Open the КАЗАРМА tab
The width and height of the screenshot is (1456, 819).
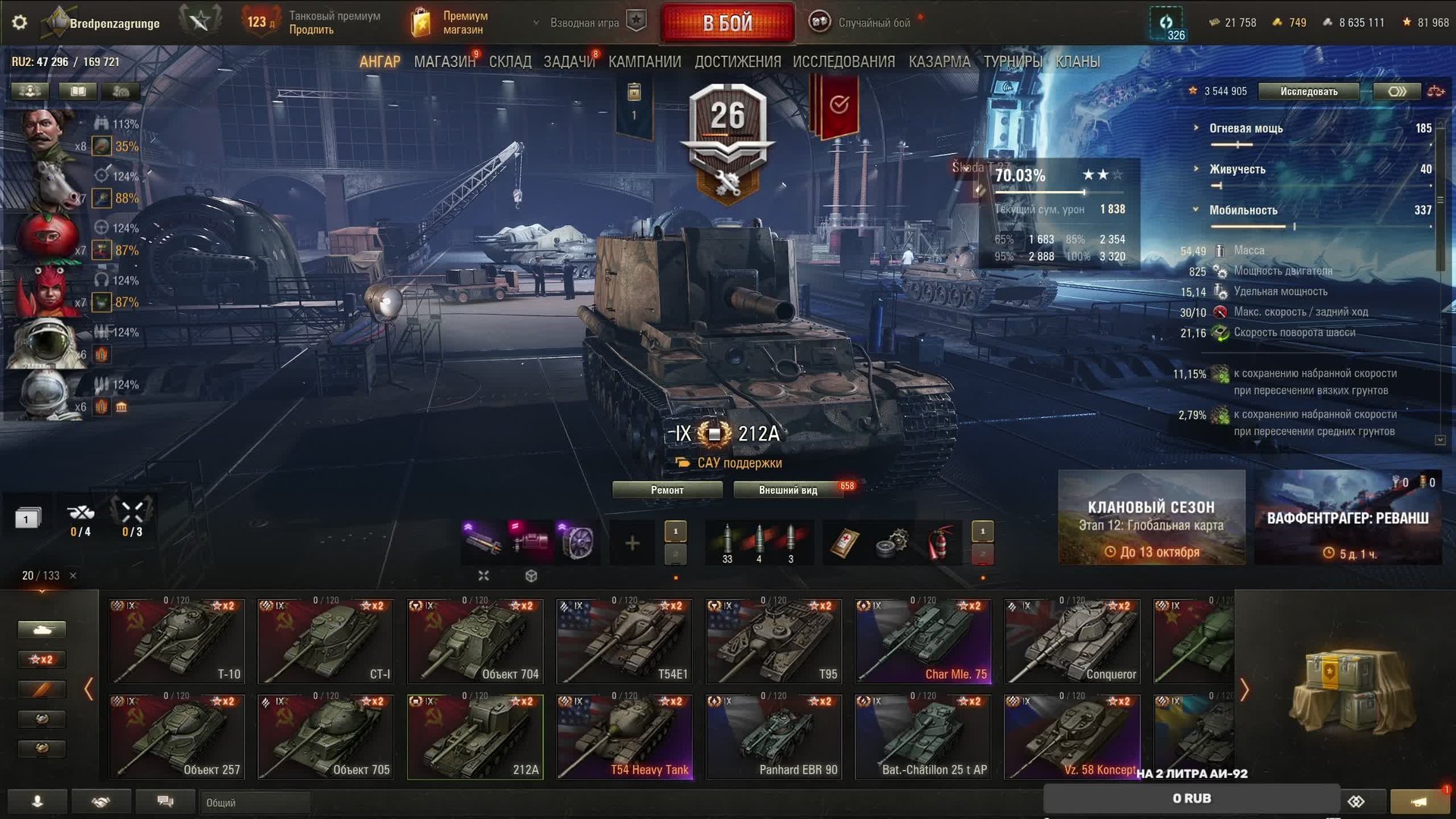tap(939, 62)
